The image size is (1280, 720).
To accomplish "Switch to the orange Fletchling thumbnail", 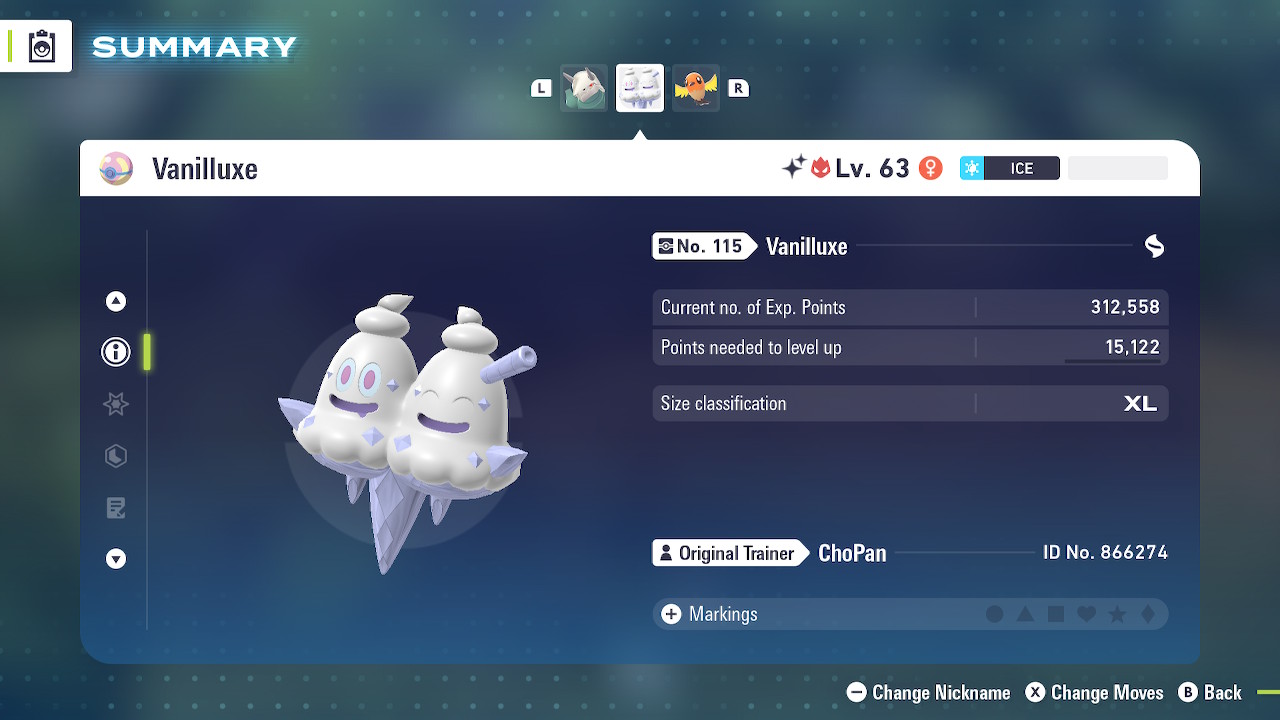I will tap(696, 88).
